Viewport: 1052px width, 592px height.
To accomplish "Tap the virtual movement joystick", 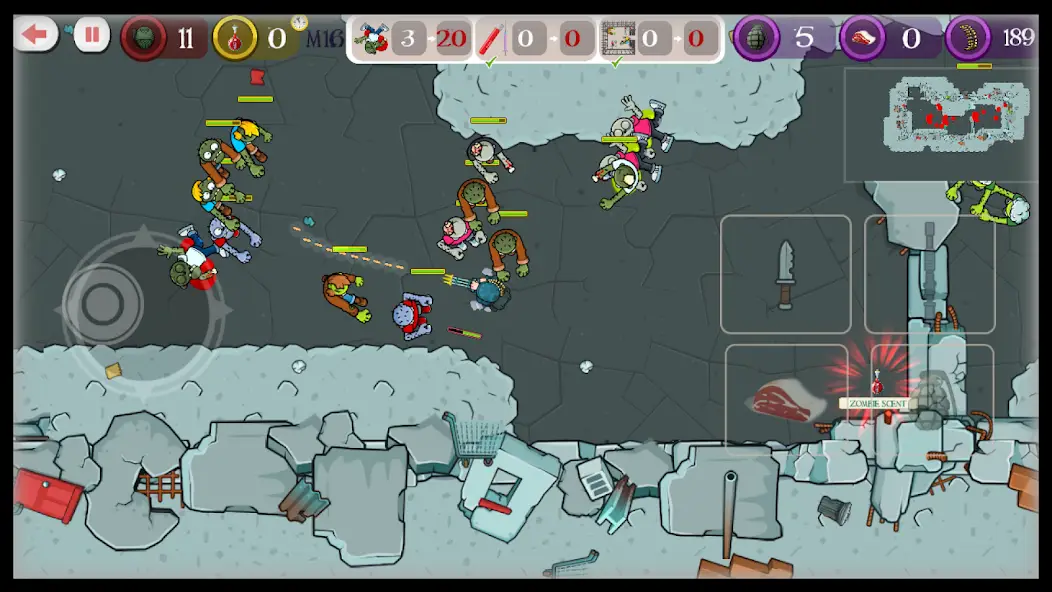I will click(x=103, y=306).
